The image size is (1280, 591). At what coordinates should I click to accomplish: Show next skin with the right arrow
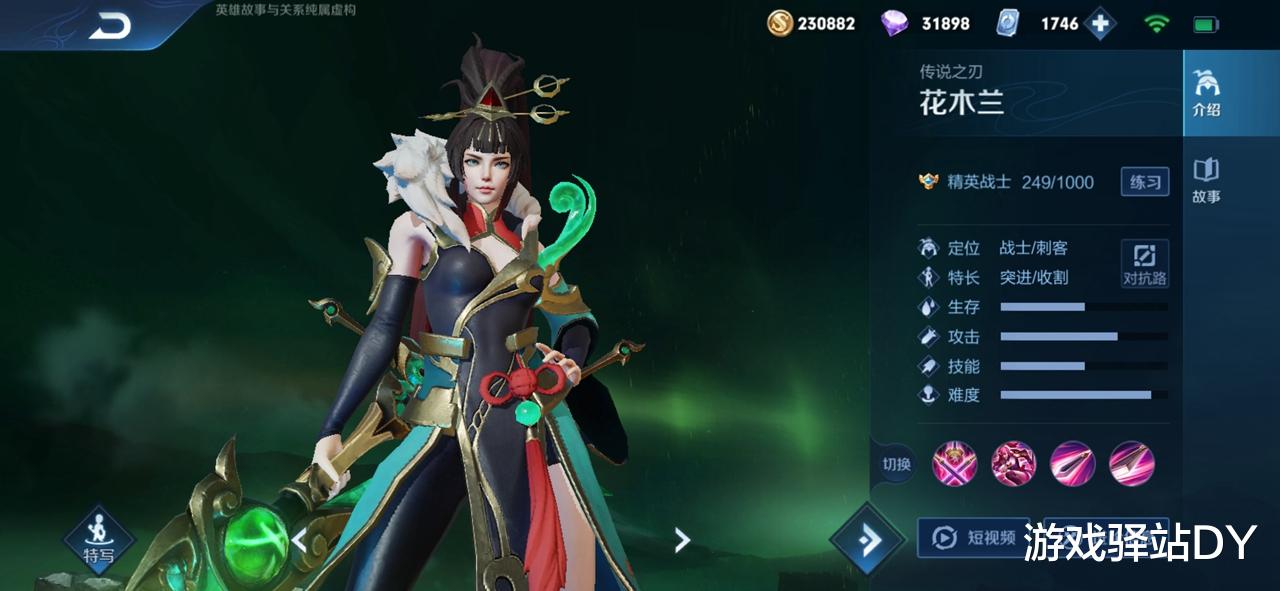coord(682,541)
